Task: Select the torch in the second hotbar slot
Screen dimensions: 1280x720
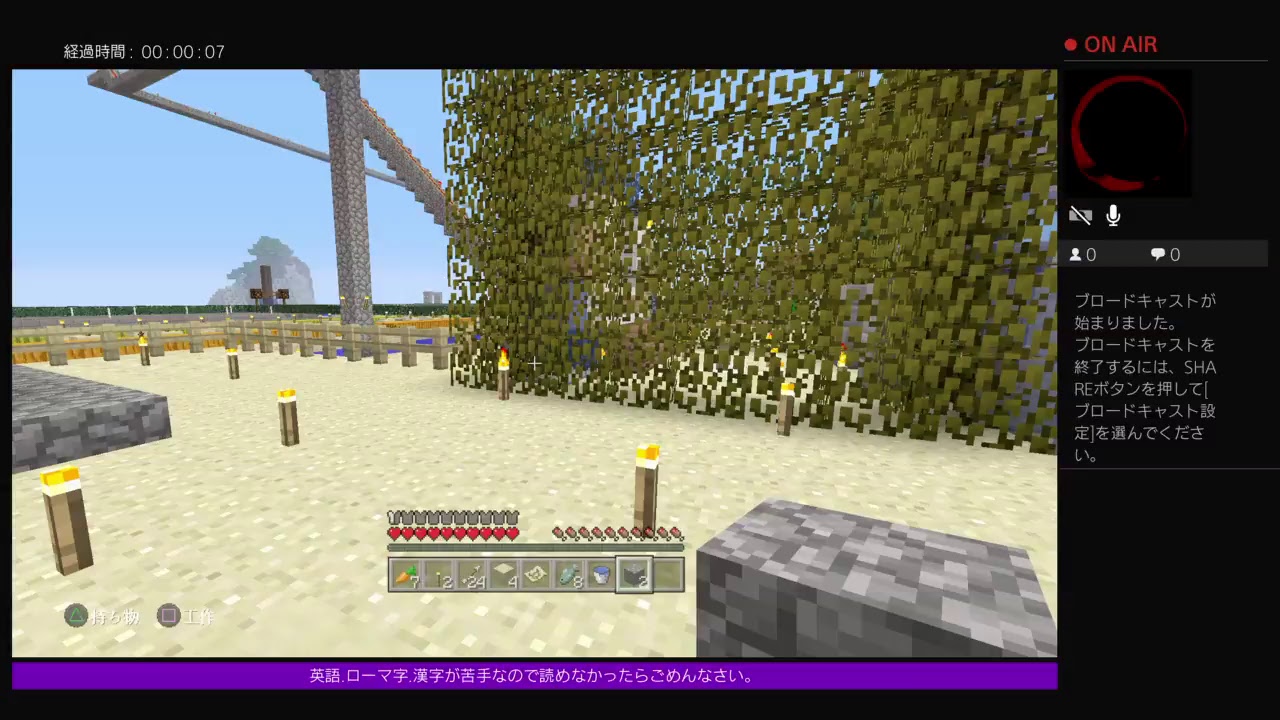Action: (x=440, y=572)
